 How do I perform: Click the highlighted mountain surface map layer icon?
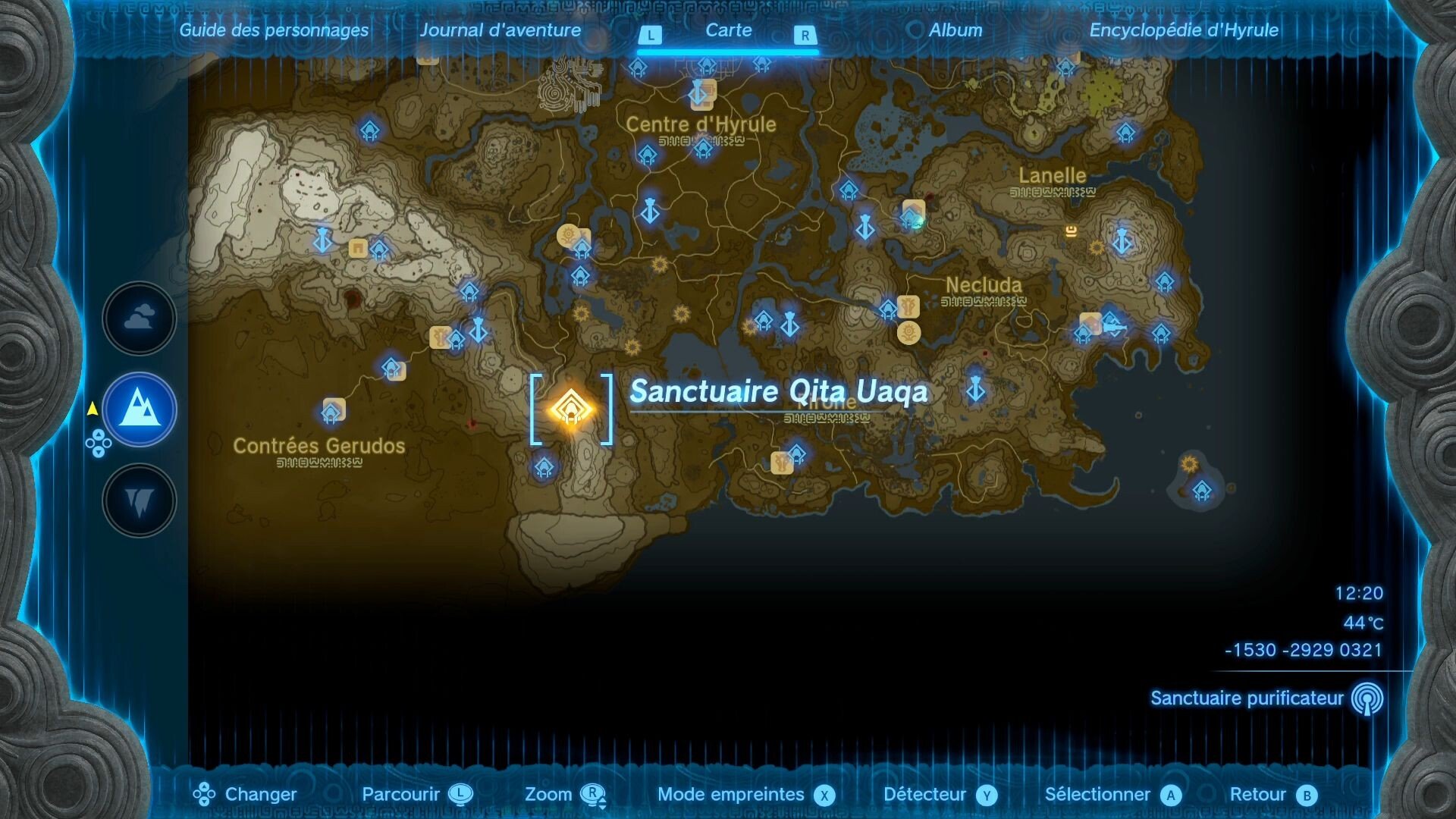[x=140, y=409]
